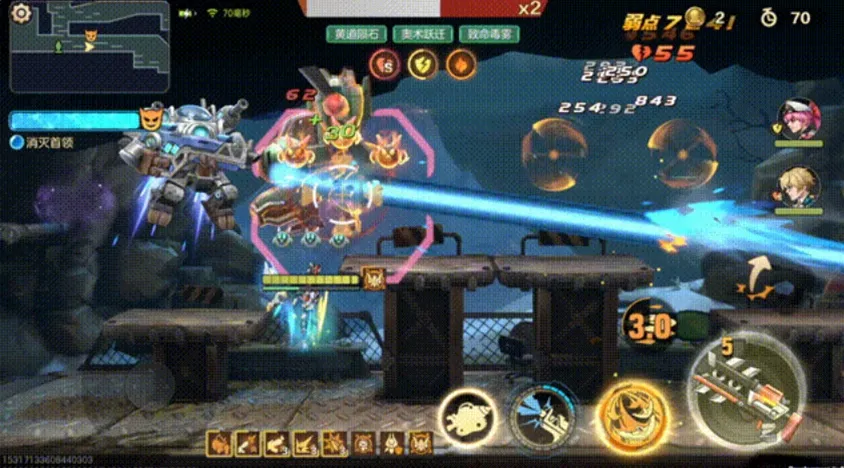The height and width of the screenshot is (468, 844).
Task: Switch to the pink-haired teammate portrait
Action: pos(798,118)
